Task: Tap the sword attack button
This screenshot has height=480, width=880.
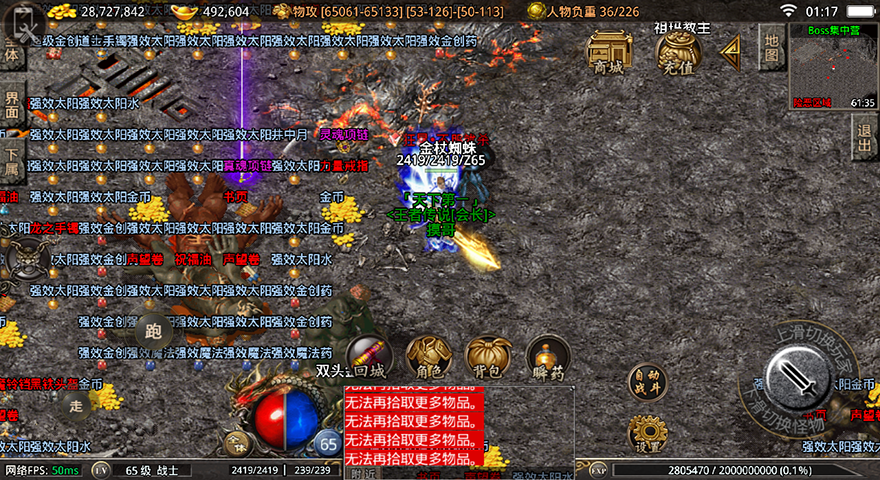Action: 797,378
